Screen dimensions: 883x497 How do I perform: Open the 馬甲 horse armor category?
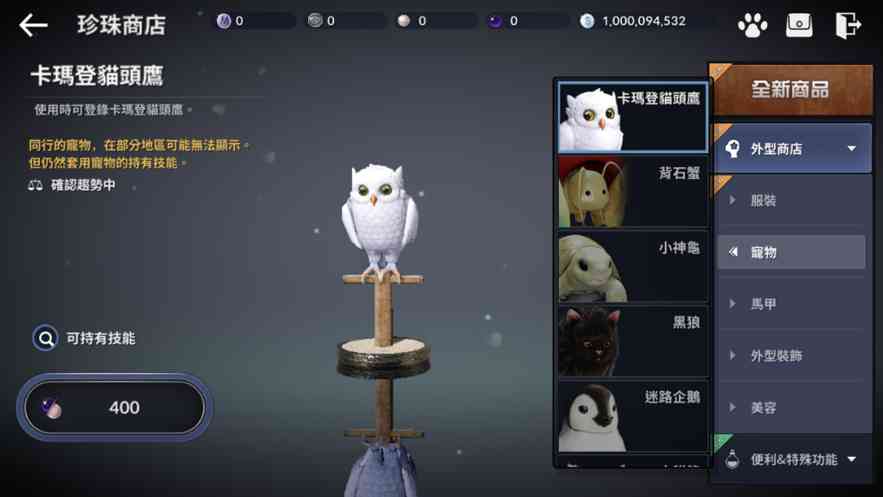coord(790,304)
